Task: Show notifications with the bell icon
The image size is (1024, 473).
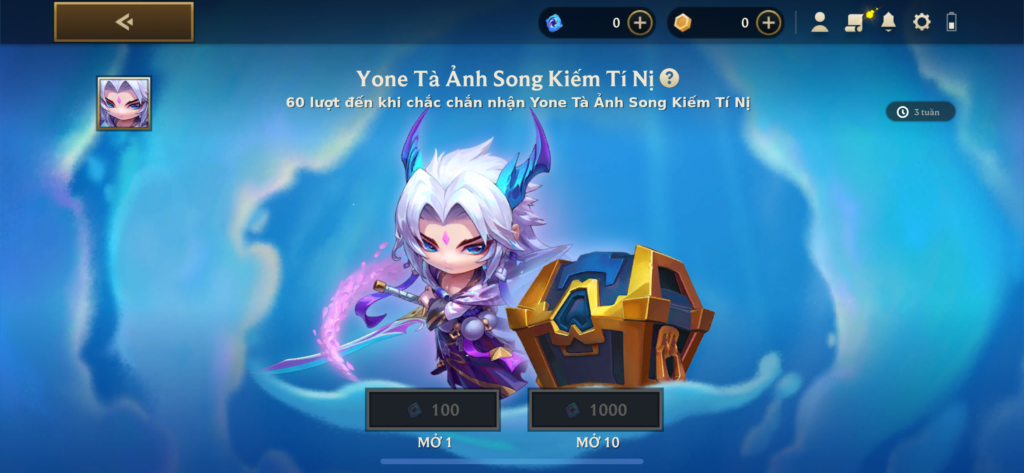Action: click(888, 22)
